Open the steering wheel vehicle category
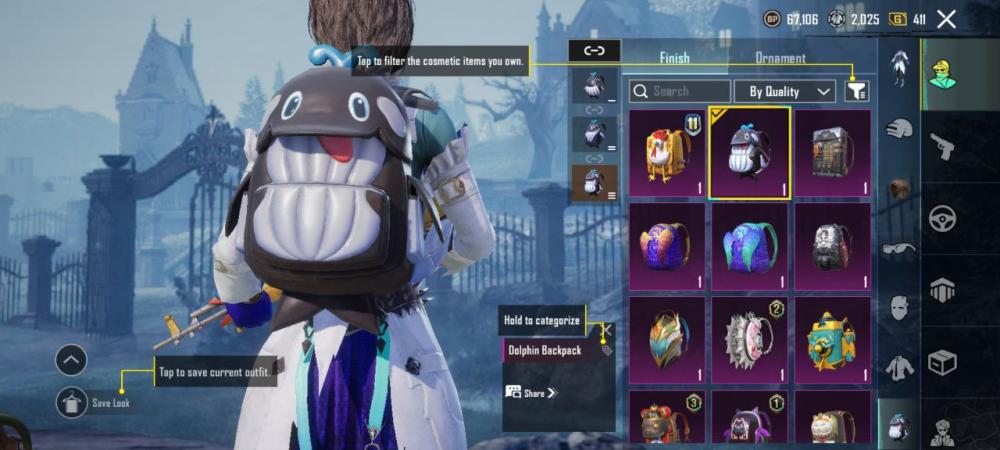 pyautogui.click(x=943, y=218)
